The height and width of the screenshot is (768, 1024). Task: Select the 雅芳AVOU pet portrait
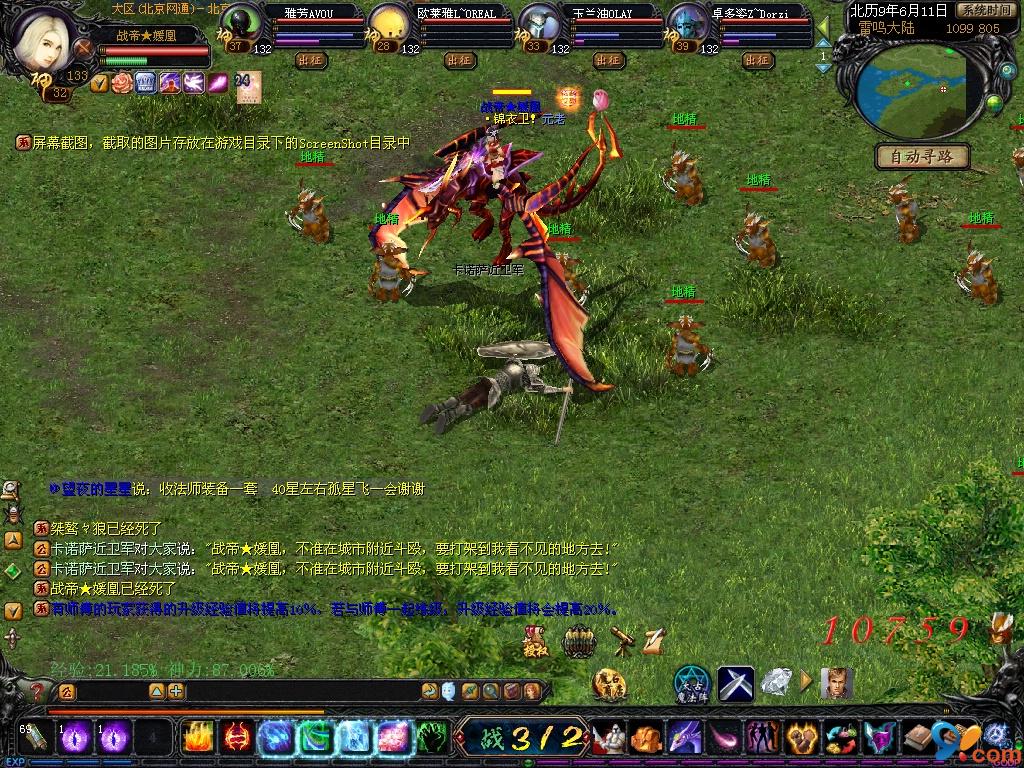click(241, 25)
